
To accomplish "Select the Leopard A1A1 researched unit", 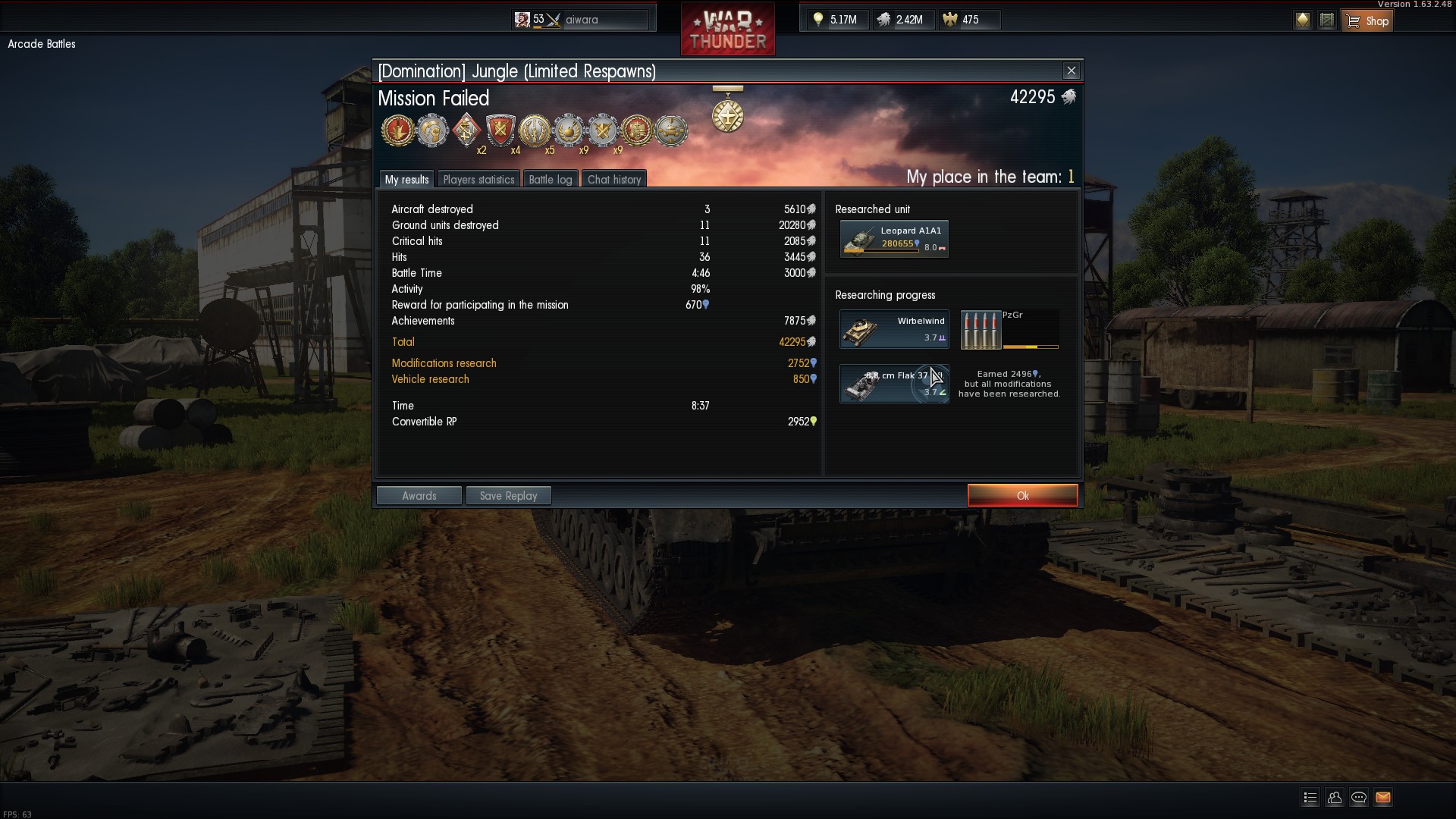I will 894,239.
